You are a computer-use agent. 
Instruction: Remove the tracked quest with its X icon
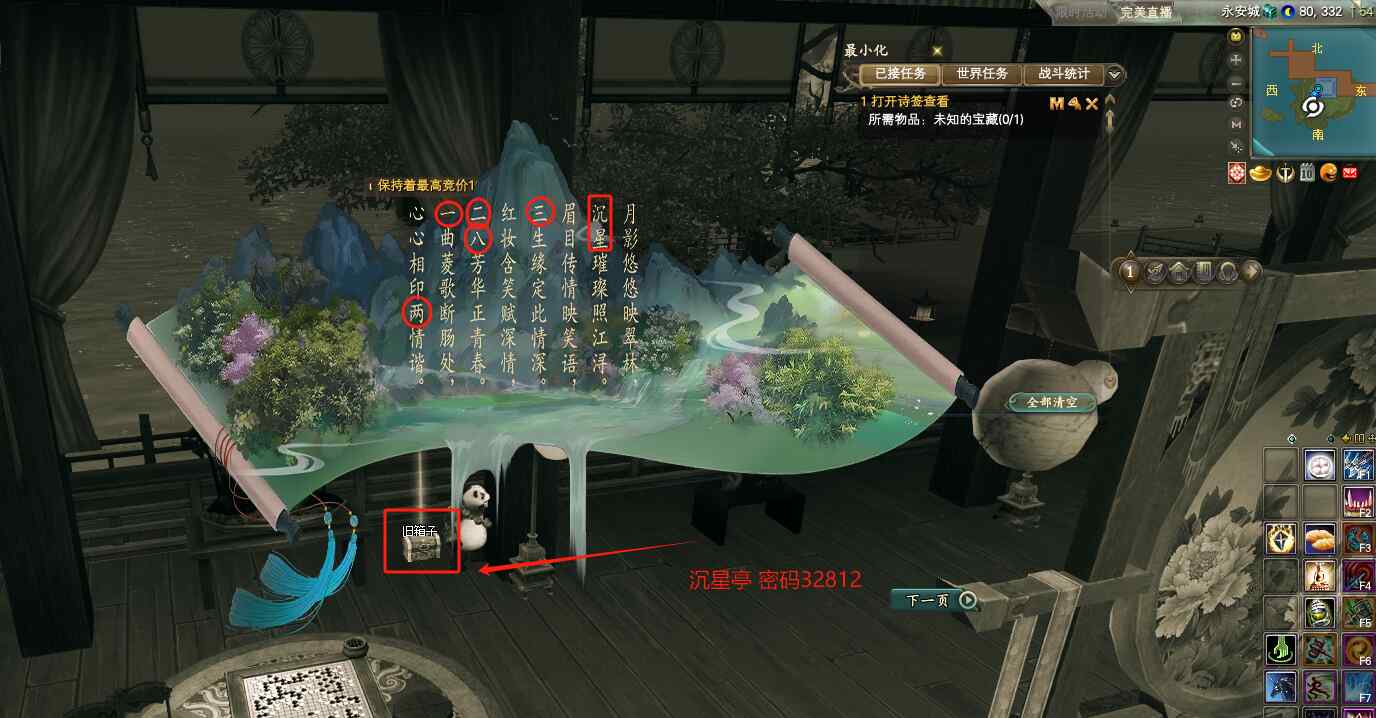[x=1092, y=103]
